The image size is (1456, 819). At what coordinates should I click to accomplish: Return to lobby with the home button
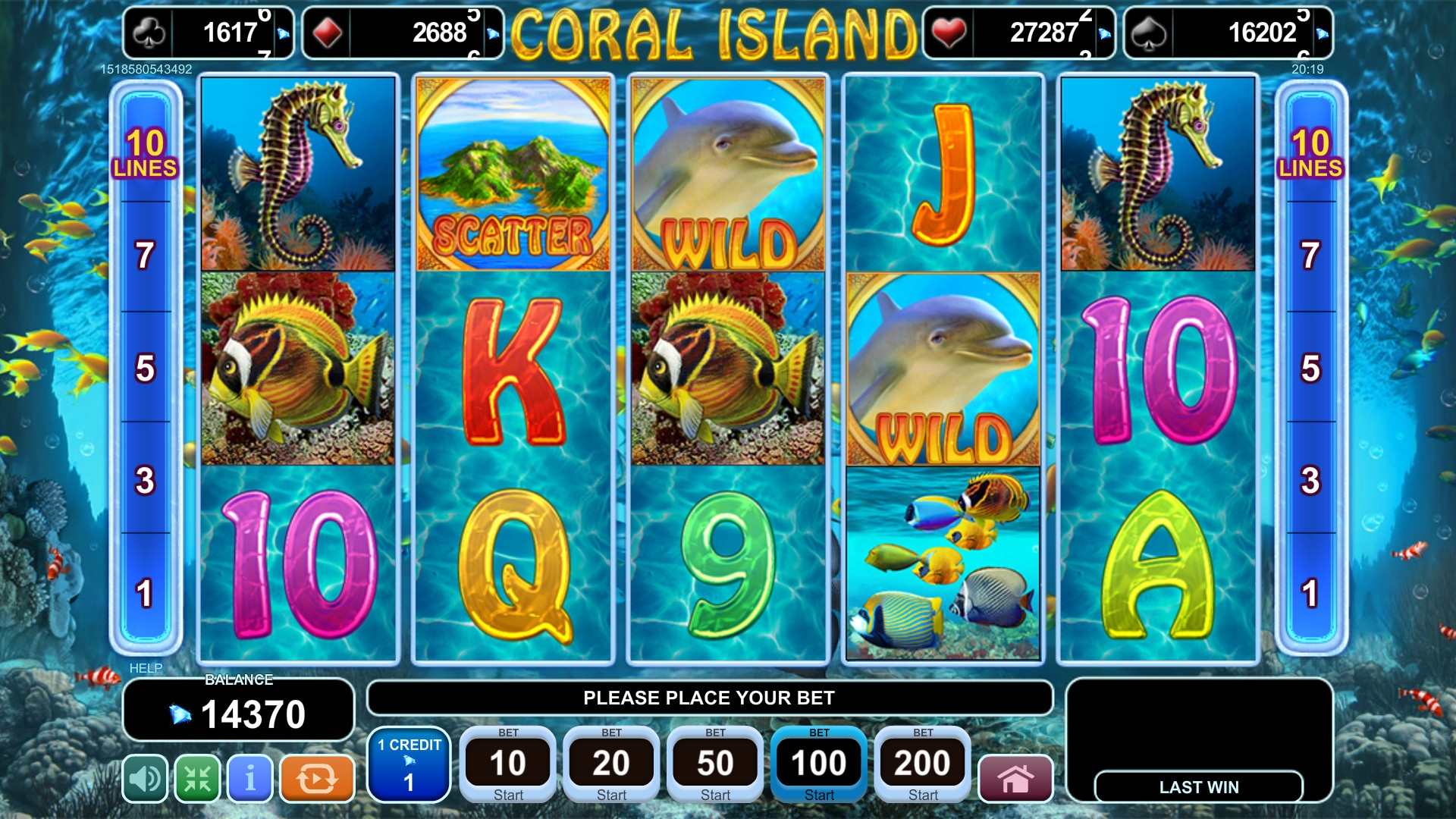click(1015, 778)
